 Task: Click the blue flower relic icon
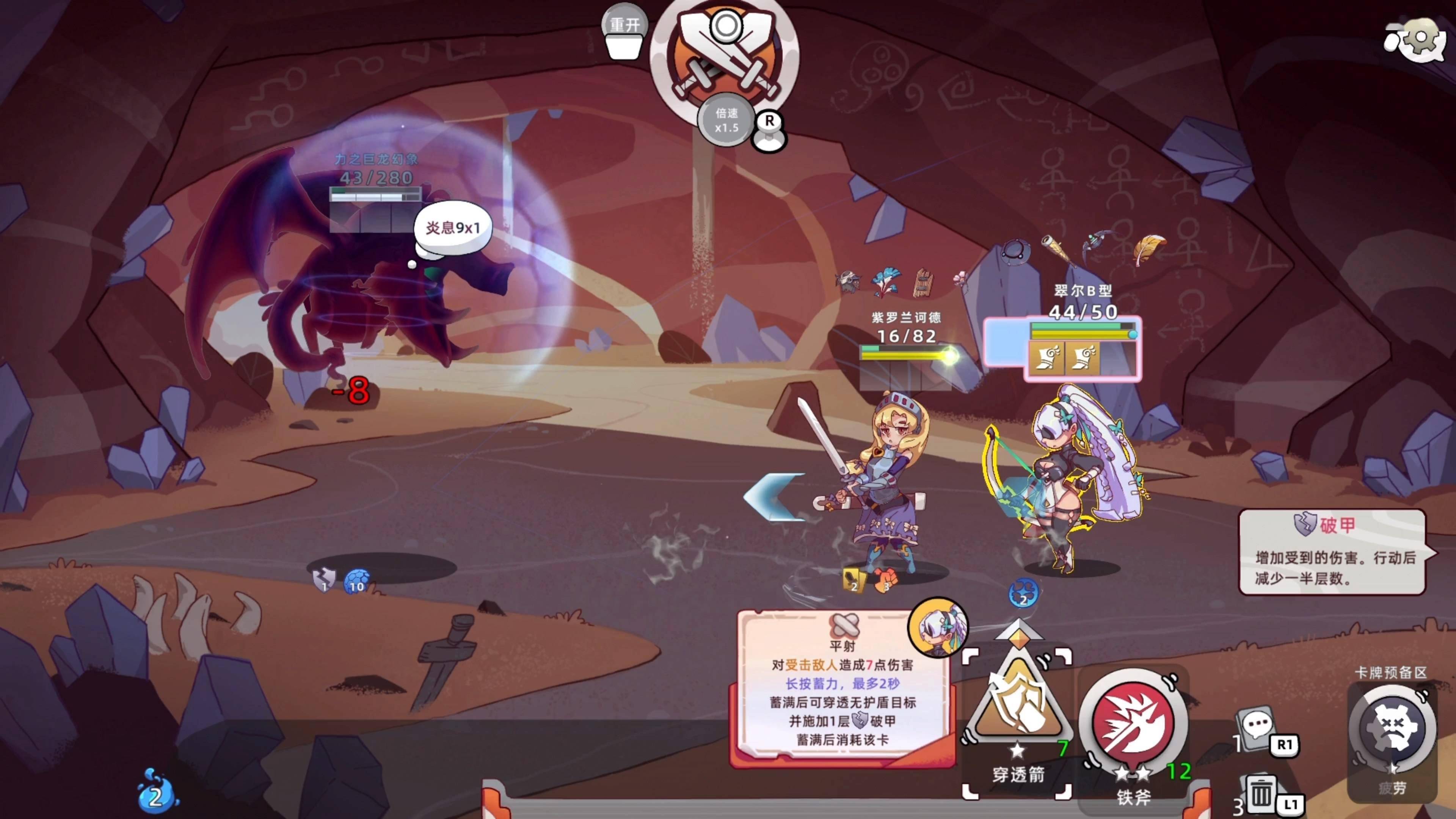pos(885,281)
